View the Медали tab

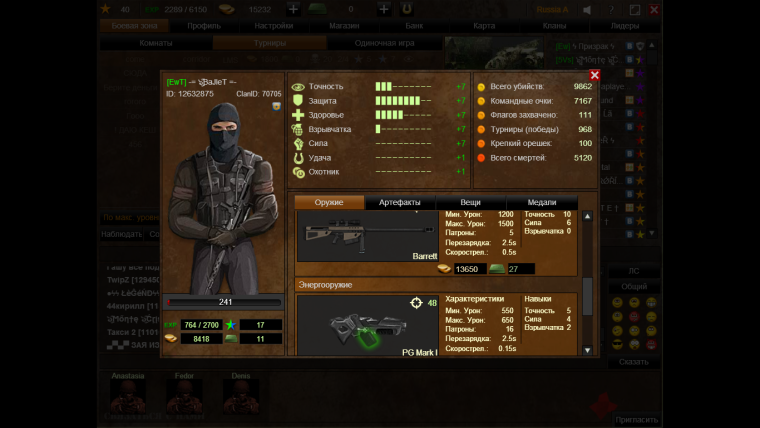point(541,202)
